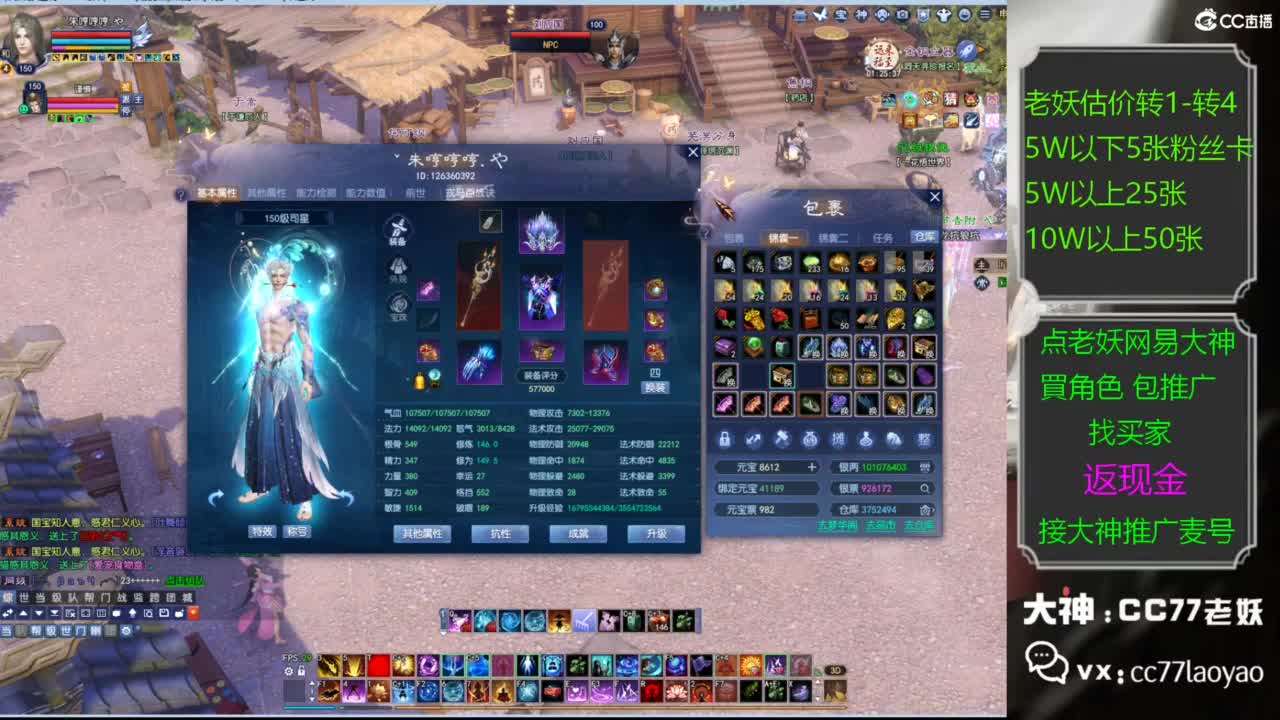1280x720 pixels.
Task: Select the repair hammer icon in bag toolbar
Action: (x=782, y=439)
